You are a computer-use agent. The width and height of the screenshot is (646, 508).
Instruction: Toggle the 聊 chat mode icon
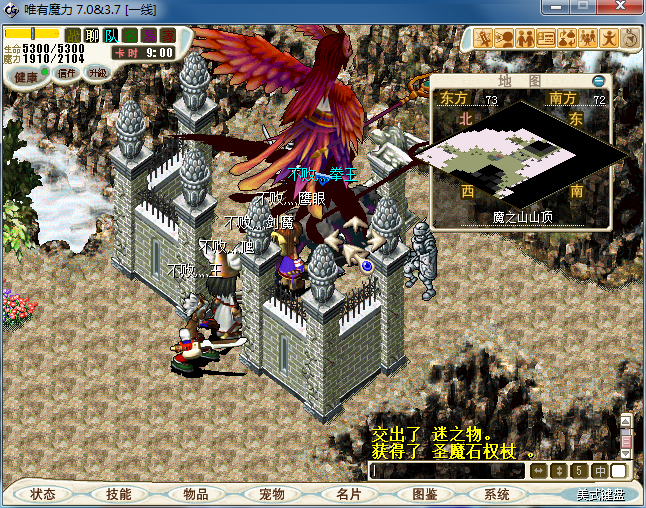click(92, 35)
